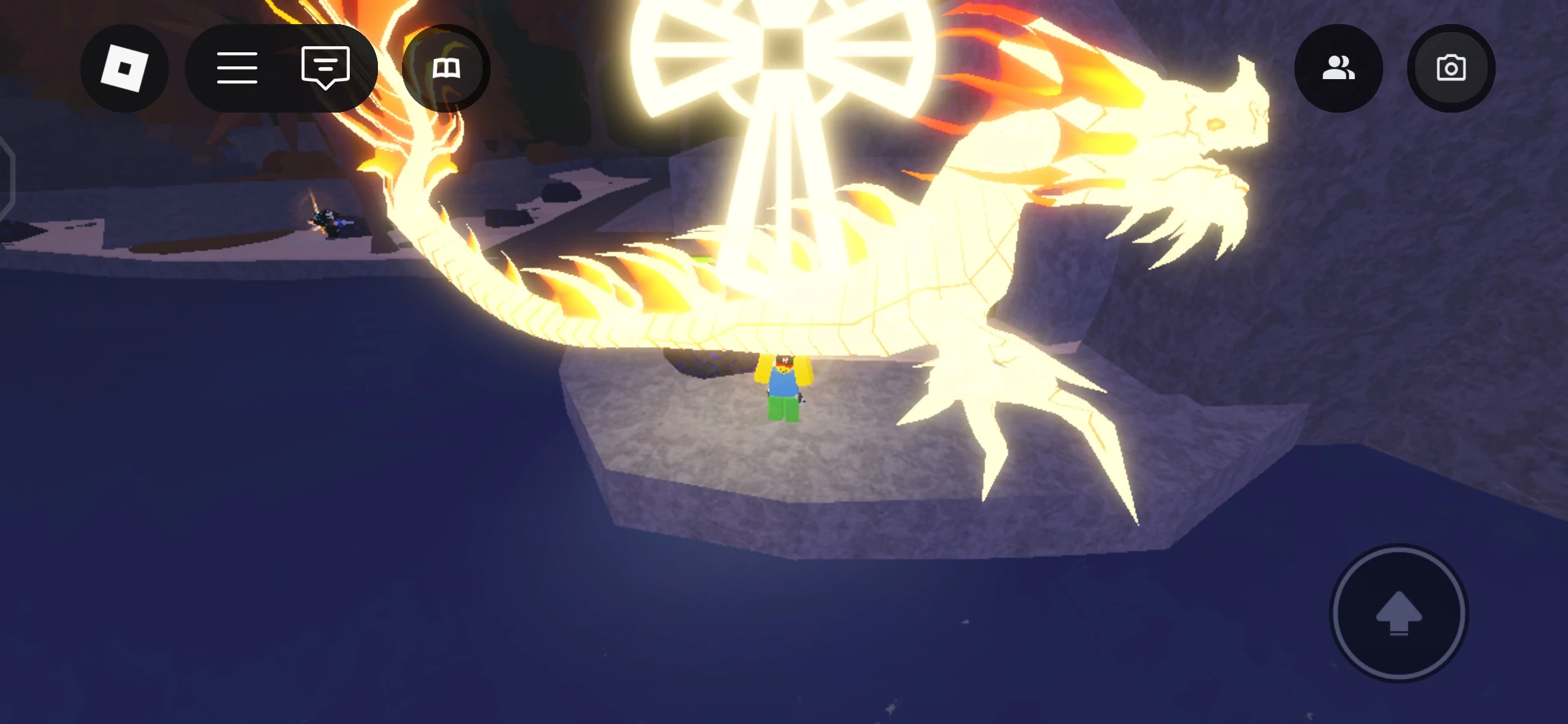Toggle the player roster panel
Image resolution: width=1568 pixels, height=724 pixels.
[x=1338, y=67]
